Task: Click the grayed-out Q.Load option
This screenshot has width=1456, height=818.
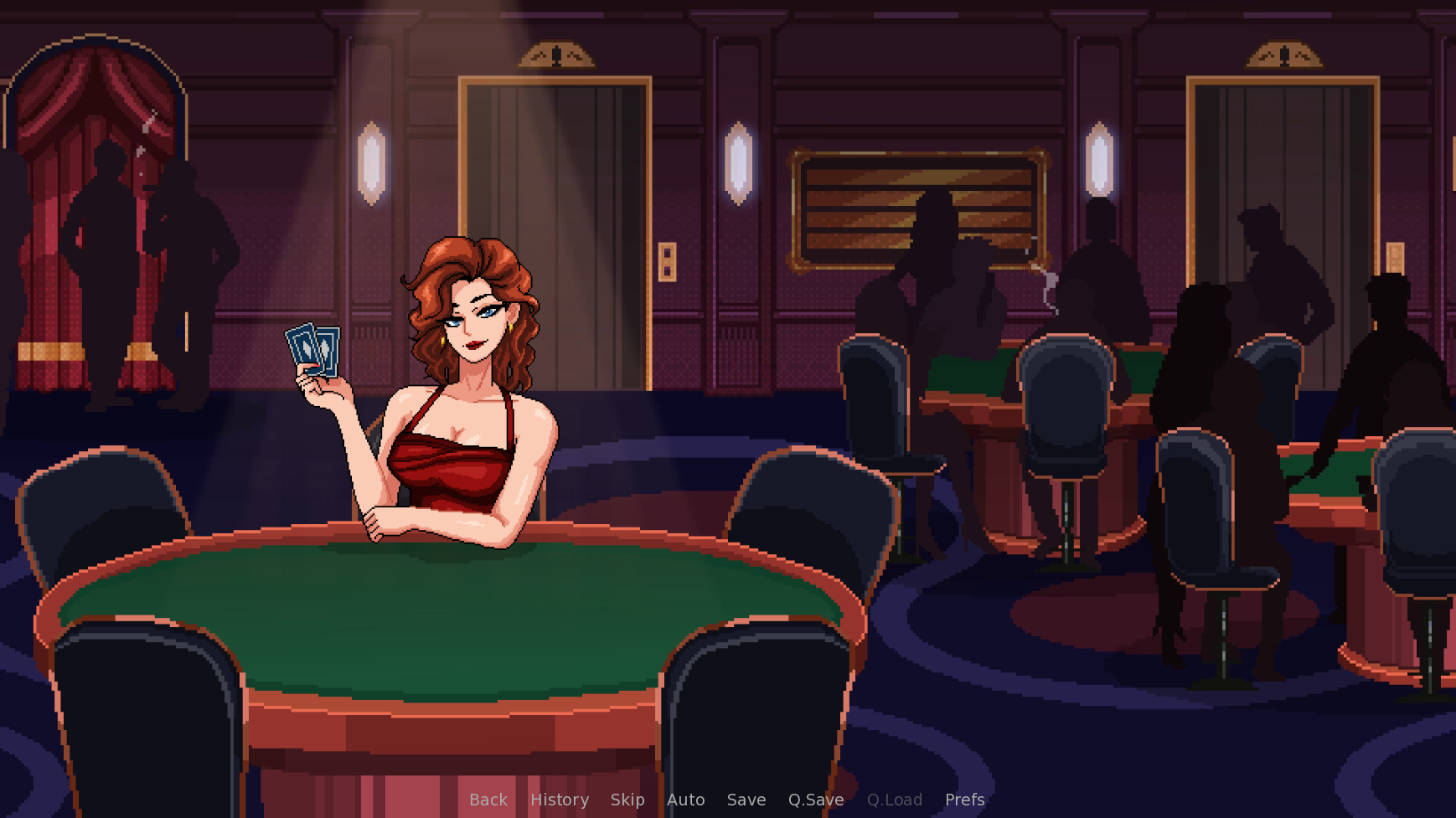Action: pos(894,800)
